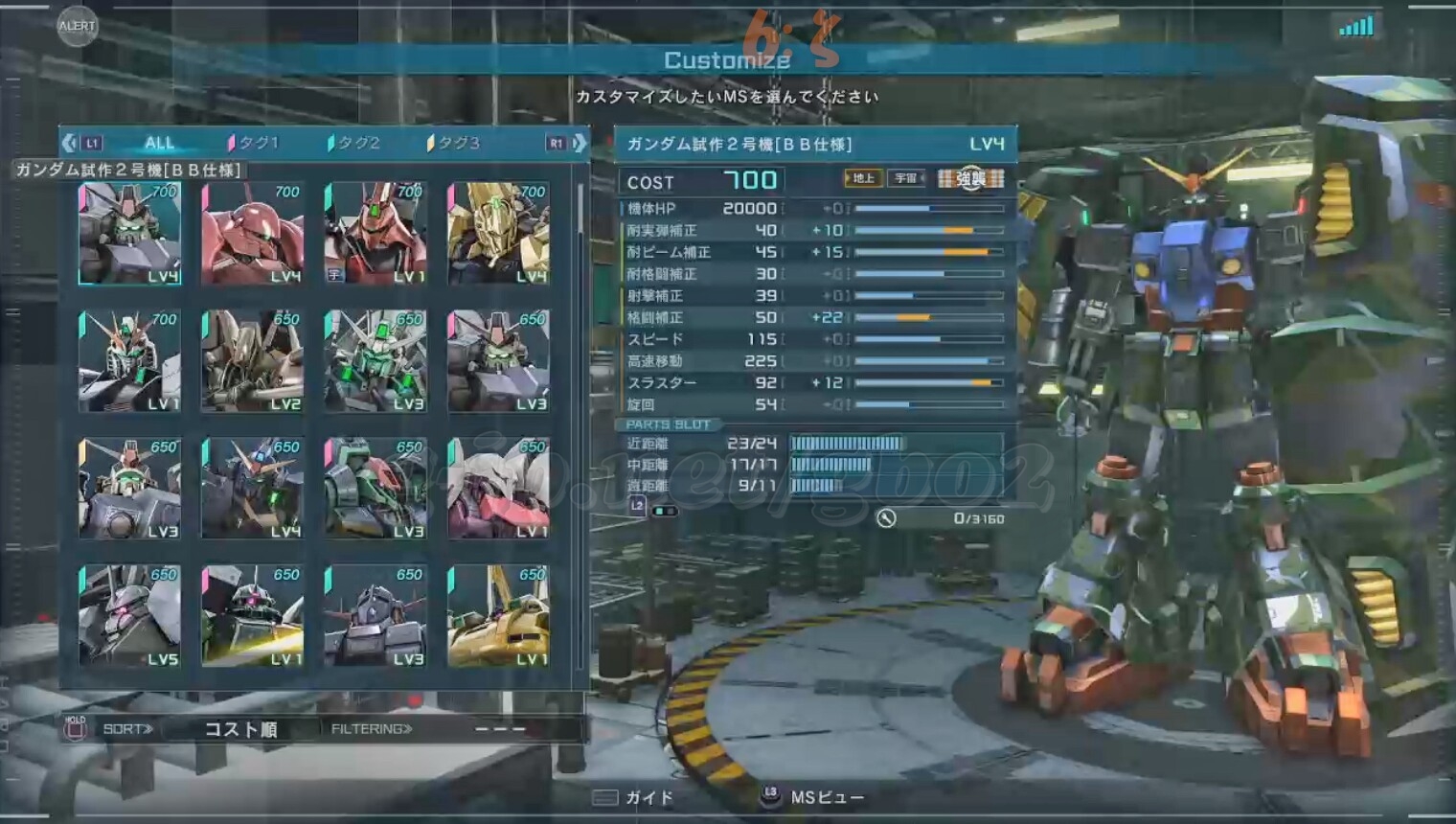Select the 地上 ground terrain indicator

862,178
